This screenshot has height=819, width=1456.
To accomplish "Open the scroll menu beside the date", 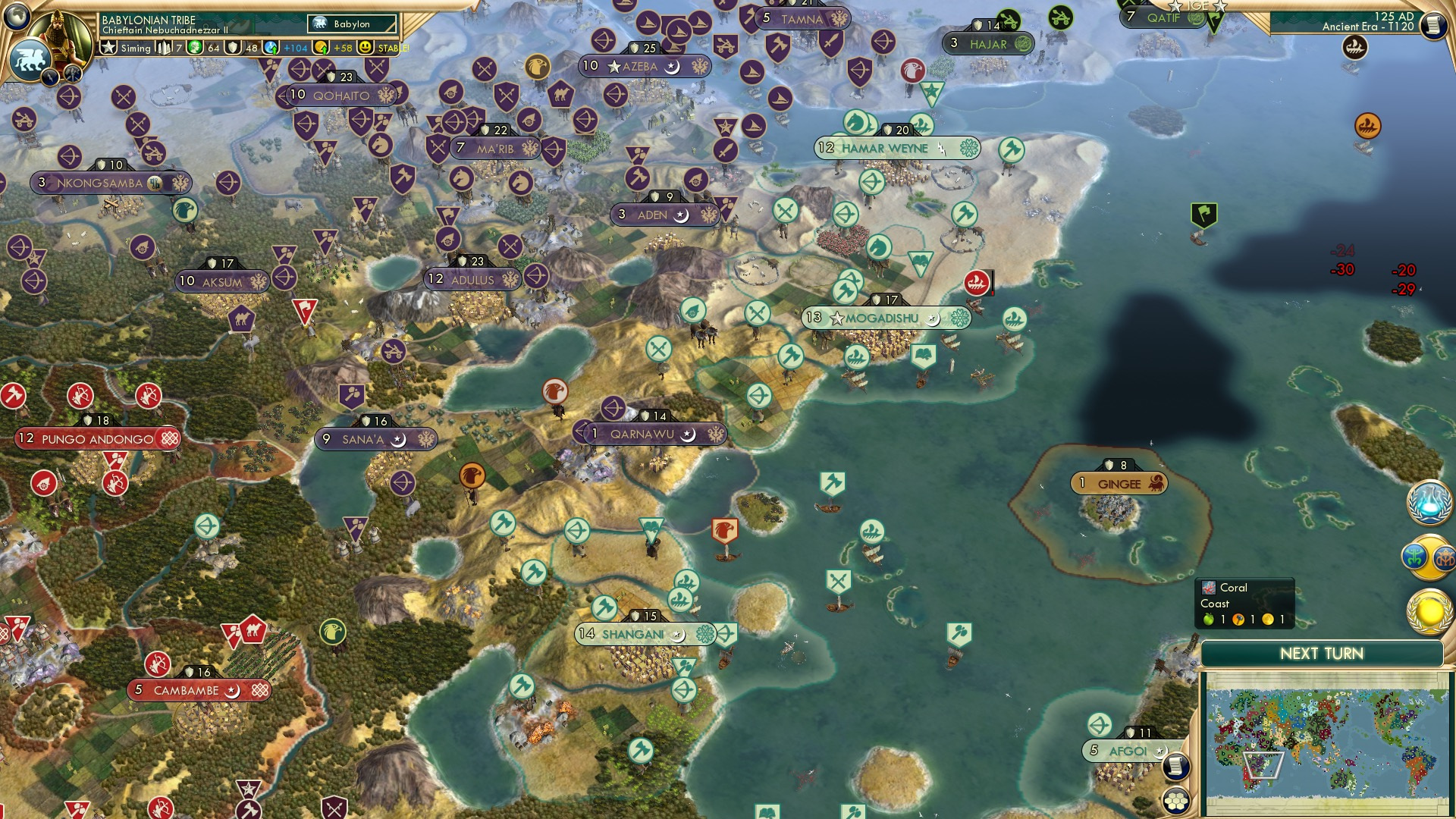I will point(1433,25).
